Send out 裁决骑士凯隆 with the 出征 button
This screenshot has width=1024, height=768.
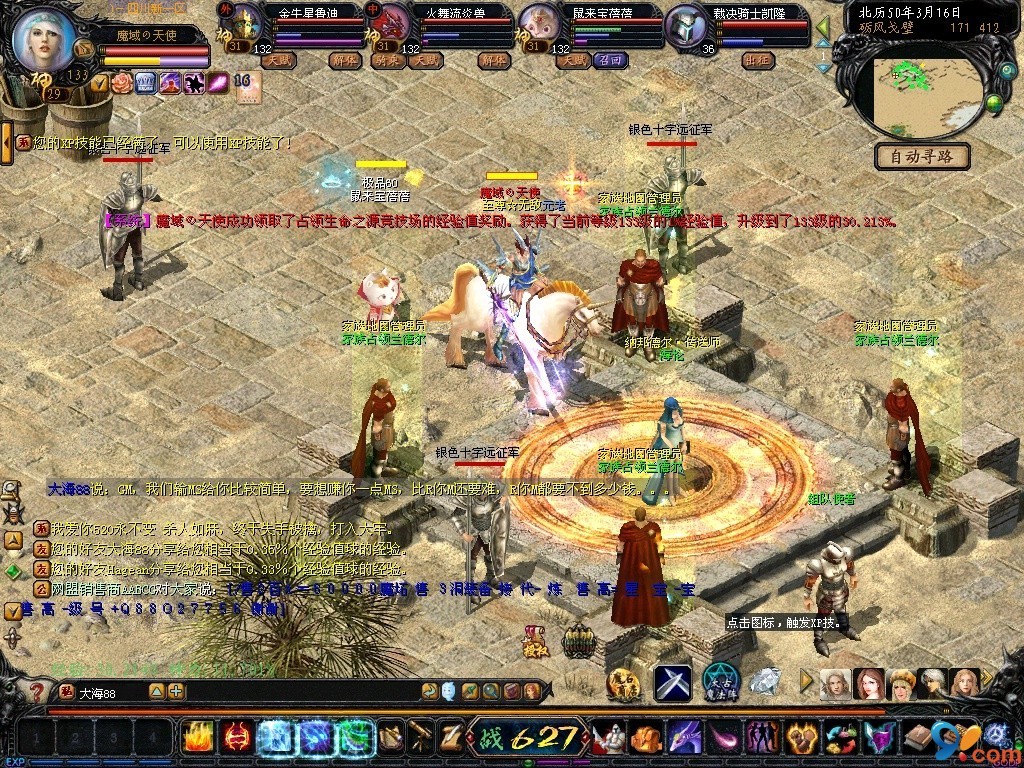click(x=756, y=60)
